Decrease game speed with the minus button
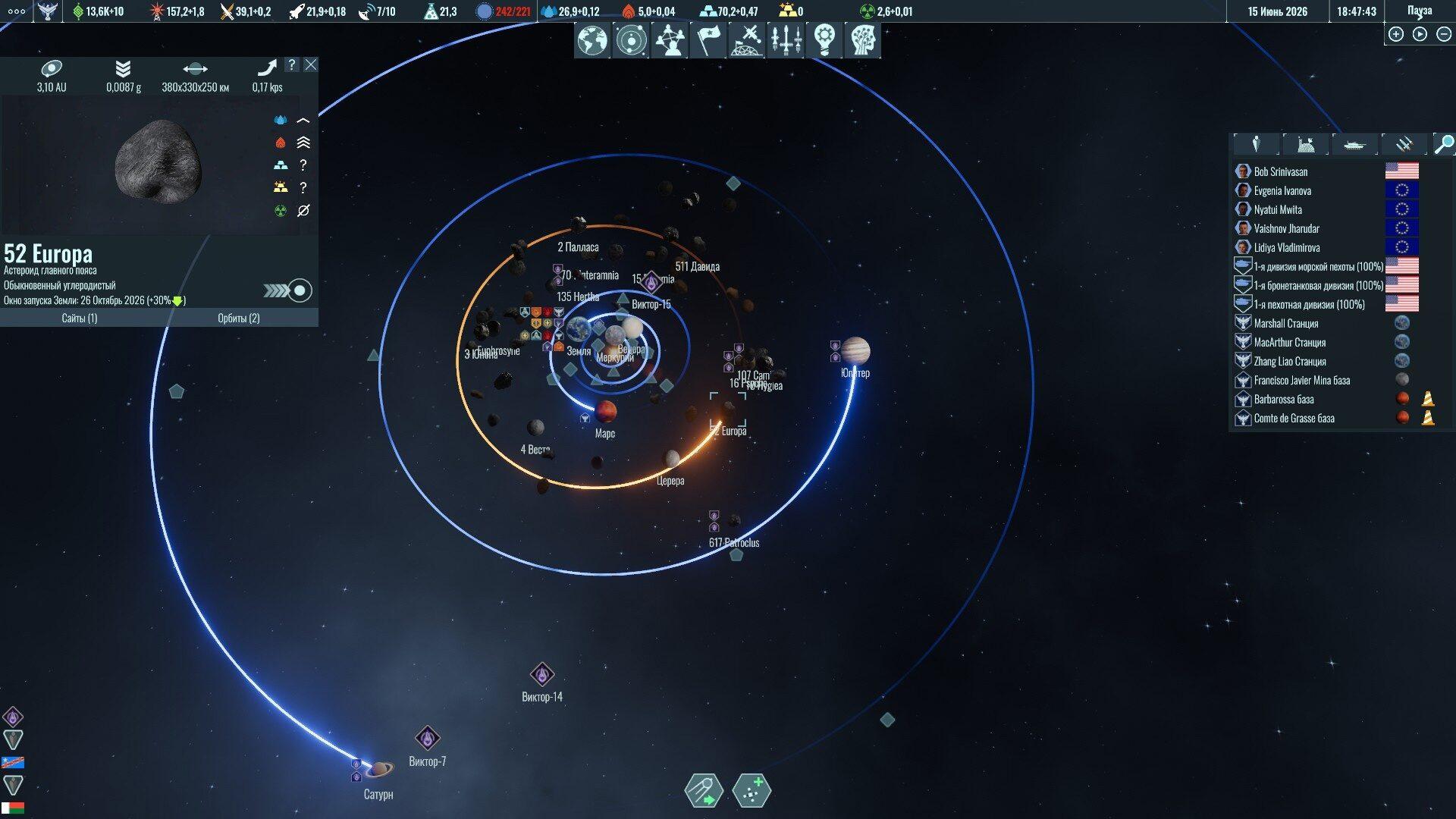 tap(1444, 34)
